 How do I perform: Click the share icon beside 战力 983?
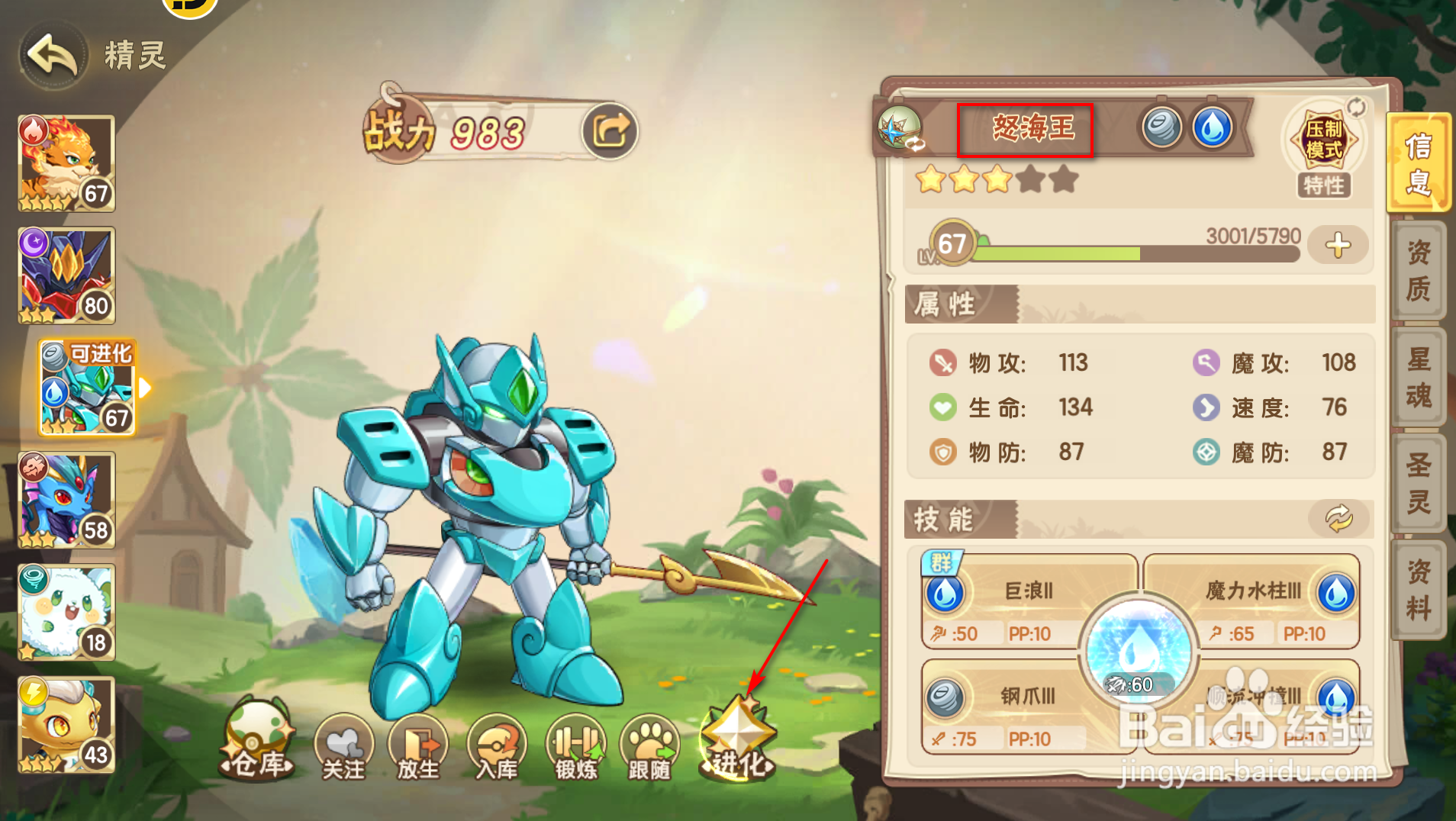(608, 130)
